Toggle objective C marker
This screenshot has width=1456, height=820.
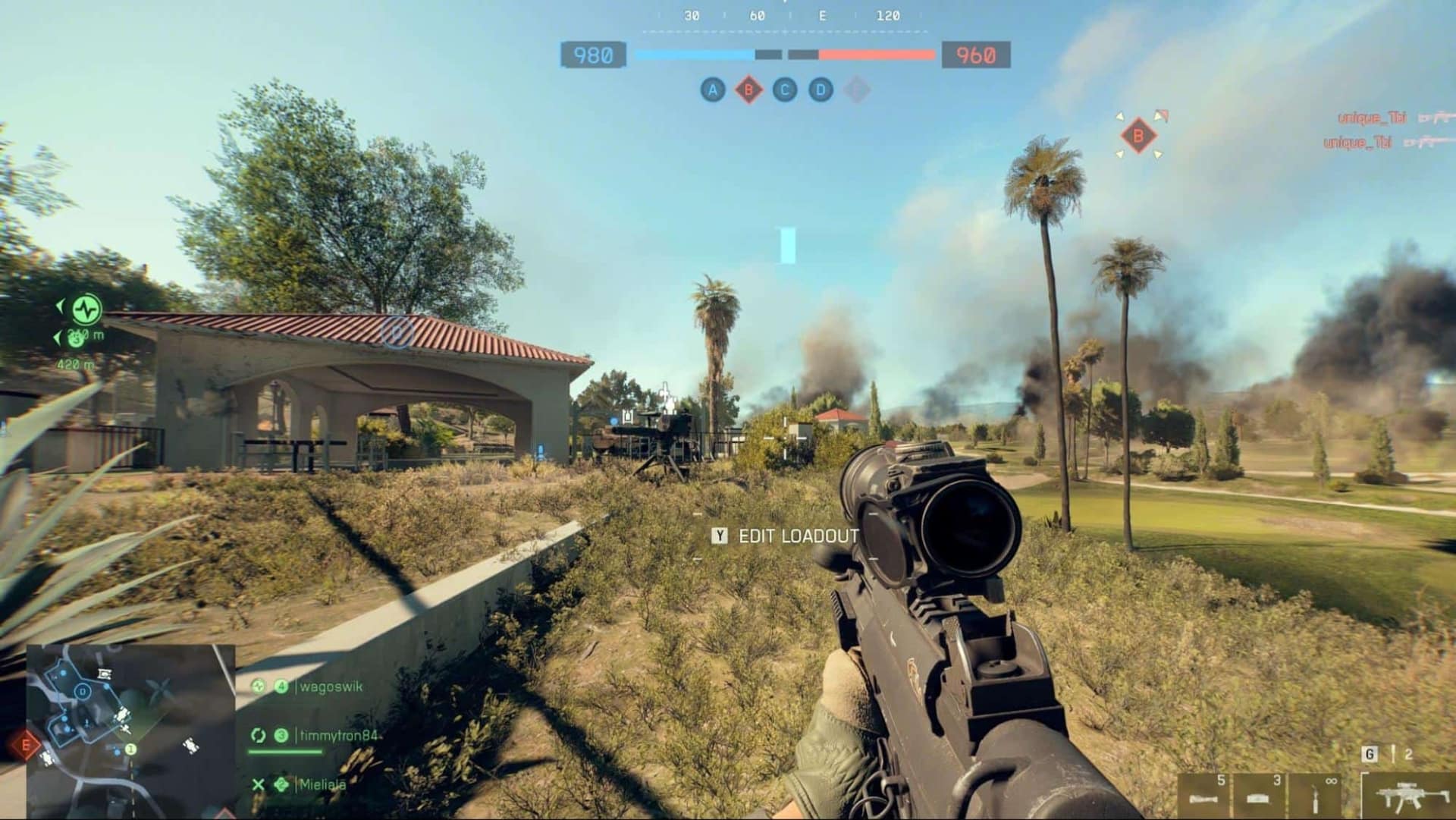click(x=784, y=90)
